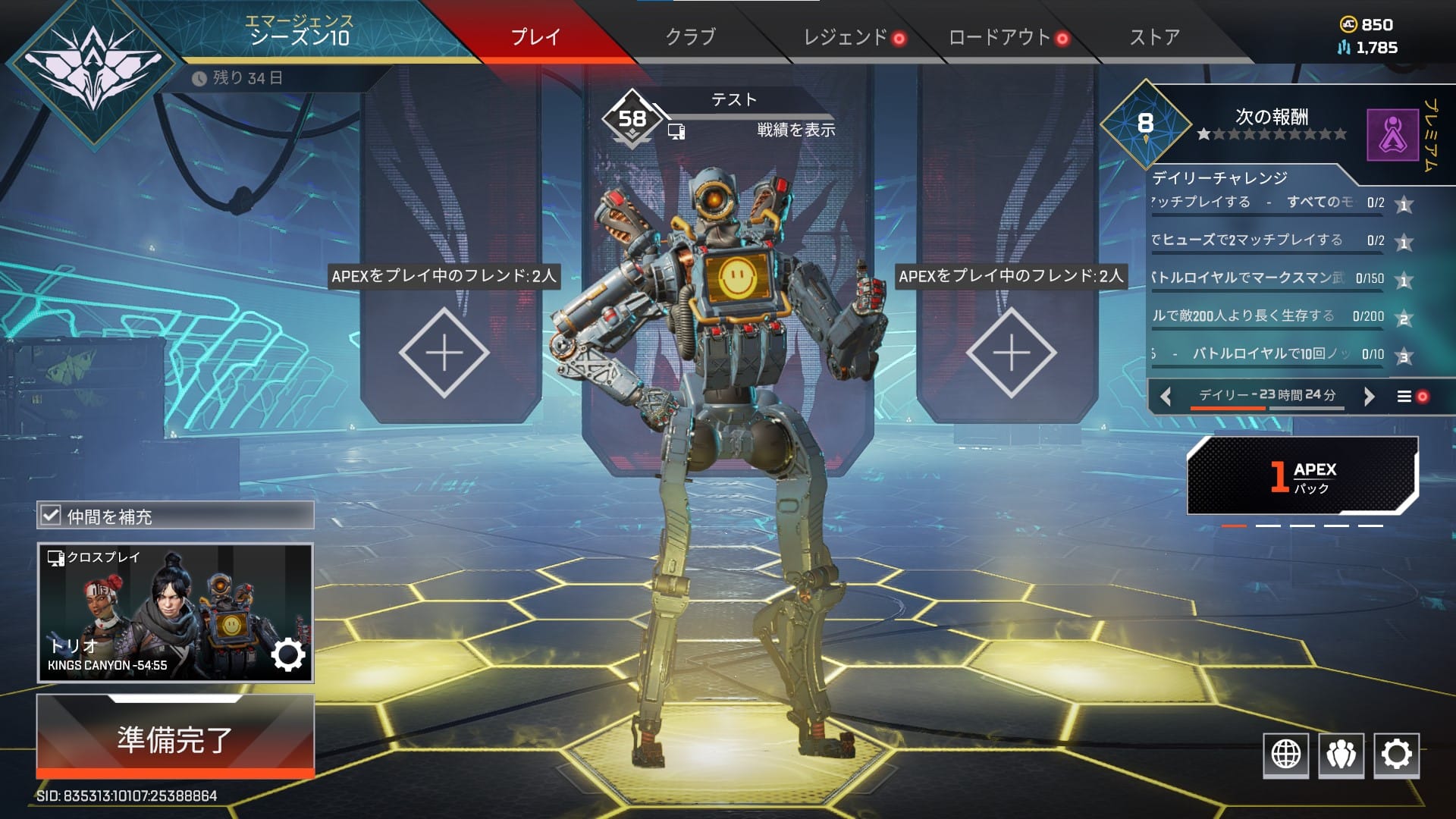
Task: Select the globe (data center) icon
Action: (1287, 755)
